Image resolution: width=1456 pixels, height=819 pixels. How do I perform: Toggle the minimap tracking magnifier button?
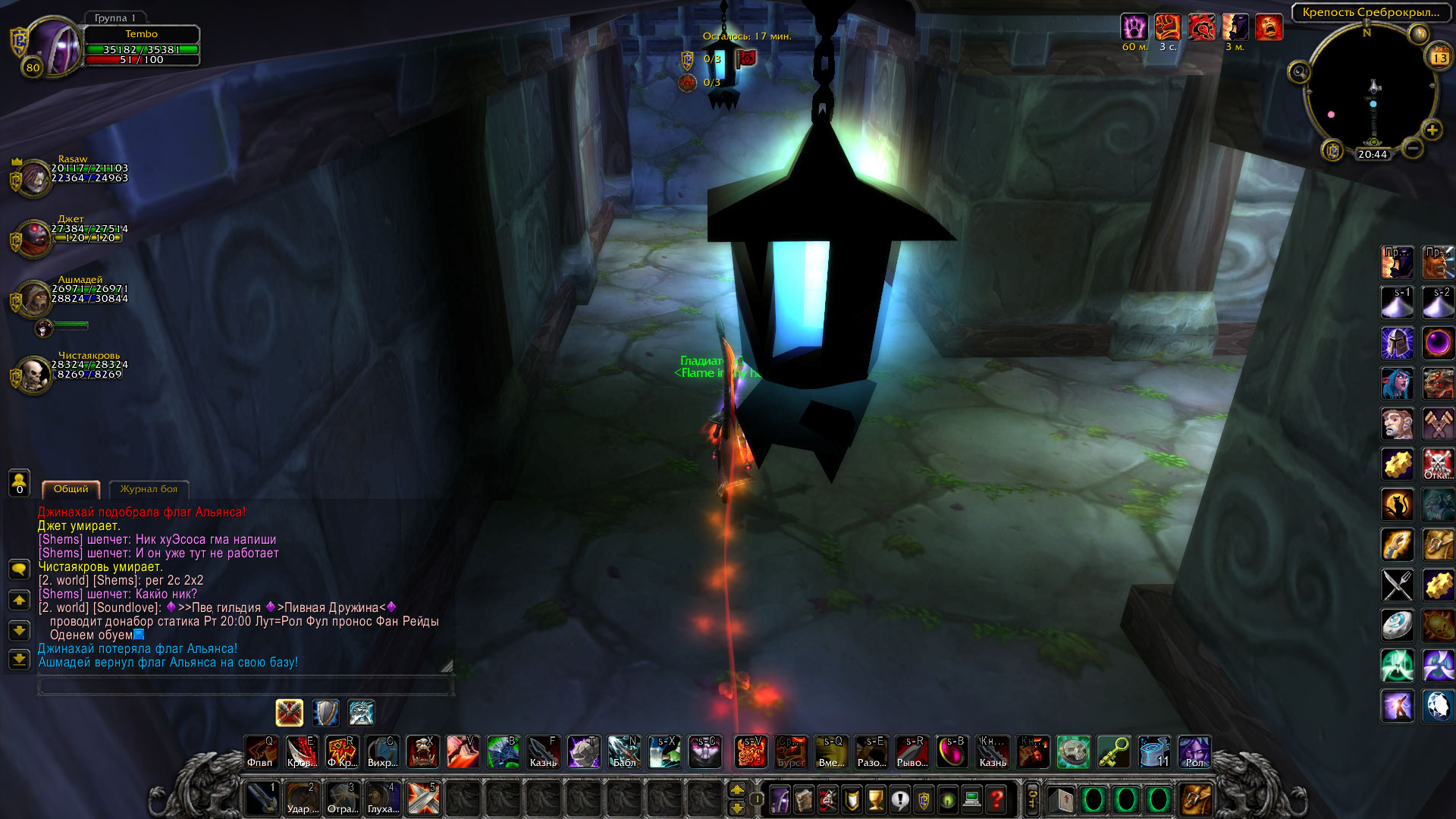1299,73
